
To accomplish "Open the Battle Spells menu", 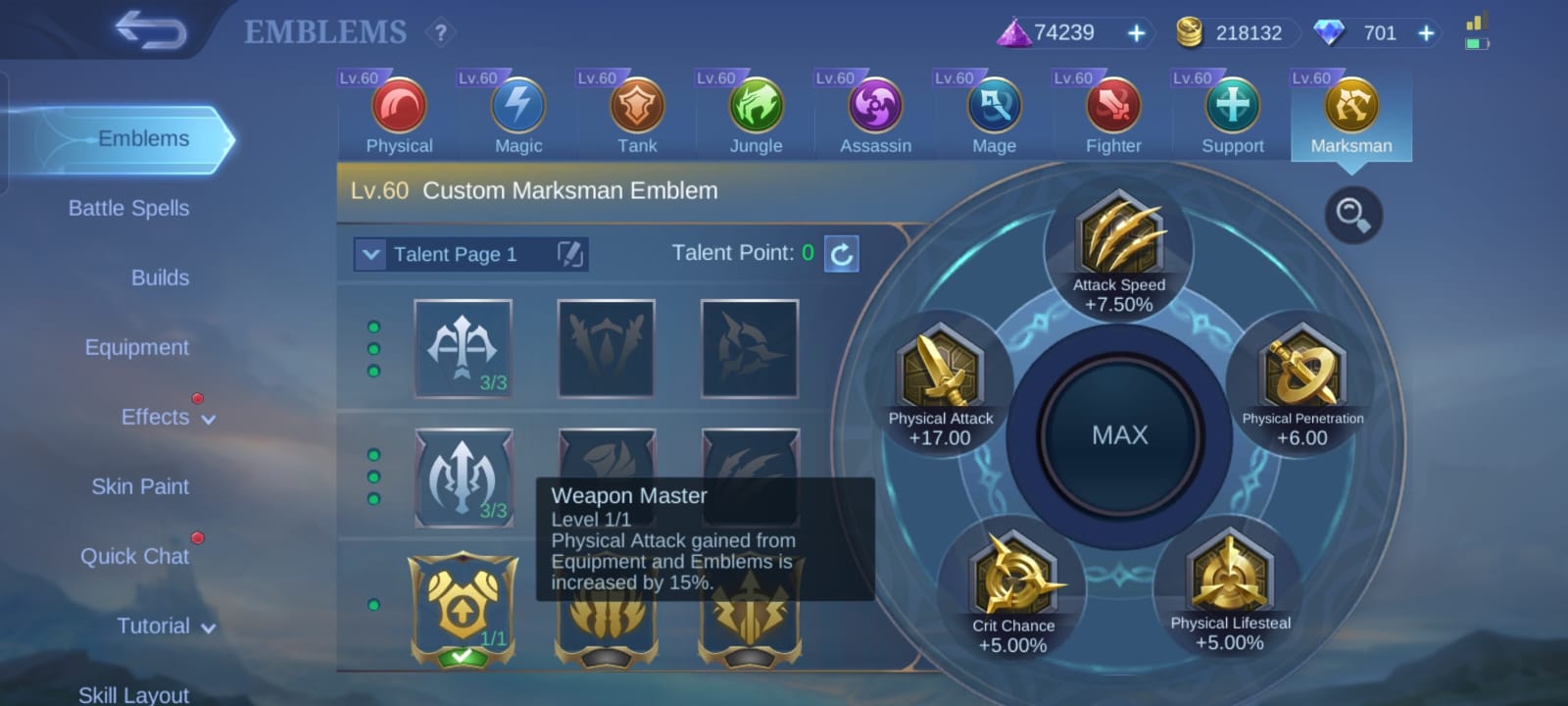I will click(128, 208).
